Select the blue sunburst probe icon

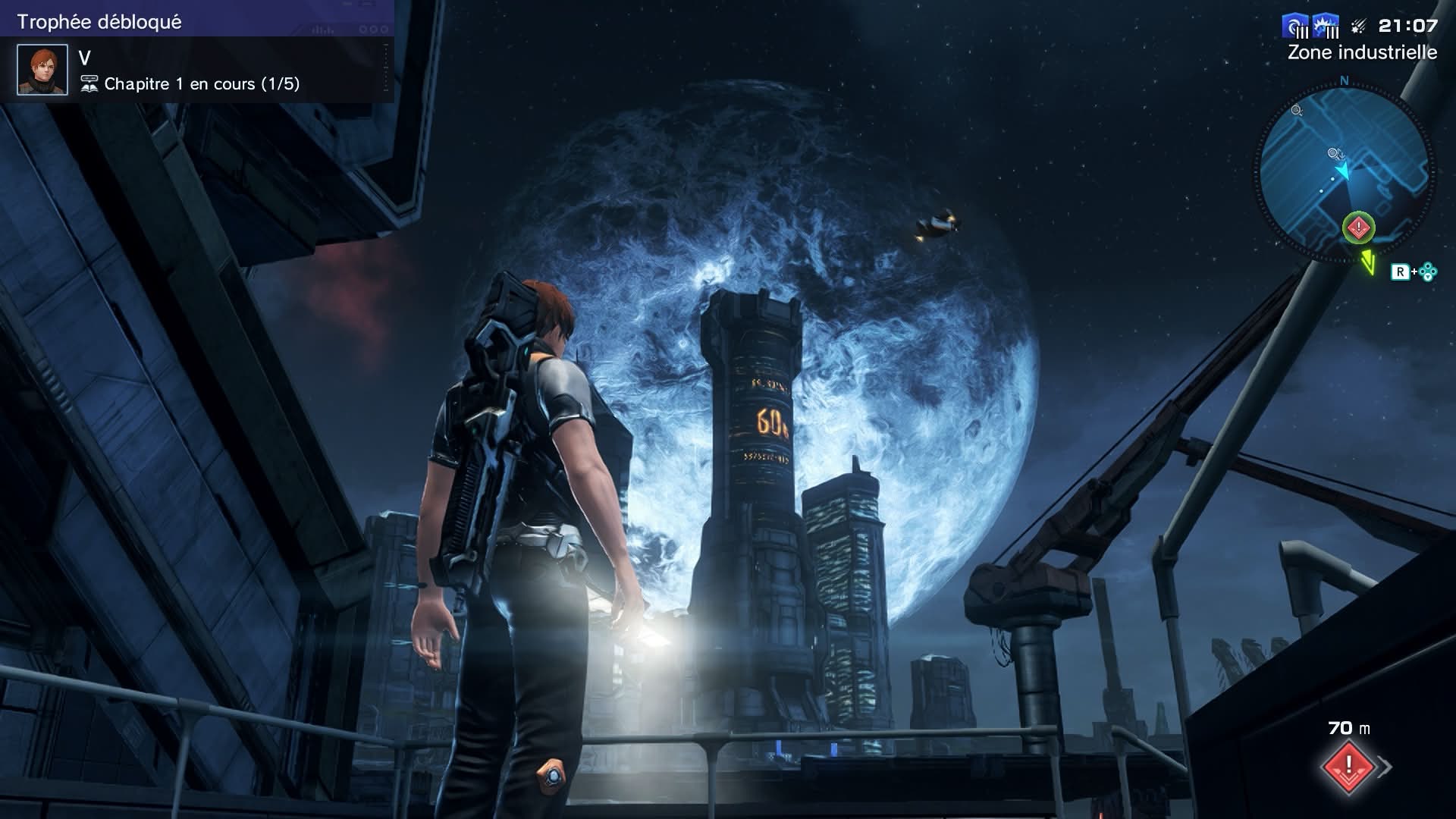coord(1325,27)
